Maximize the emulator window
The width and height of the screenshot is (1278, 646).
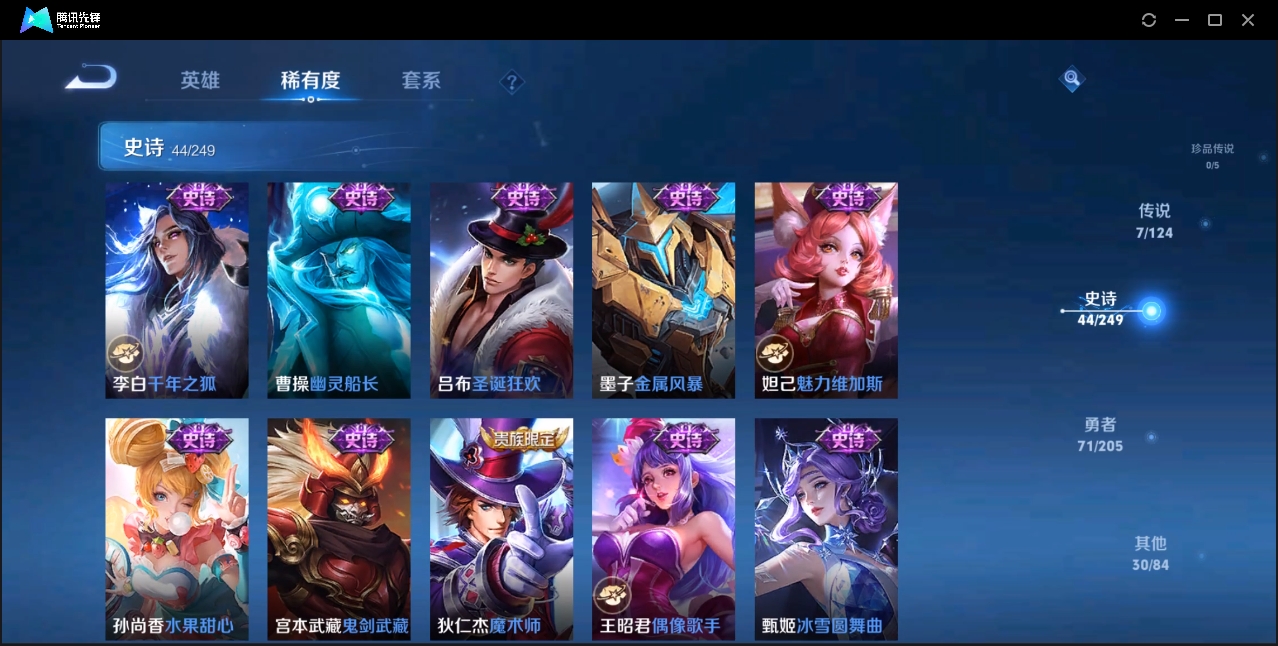click(x=1215, y=20)
